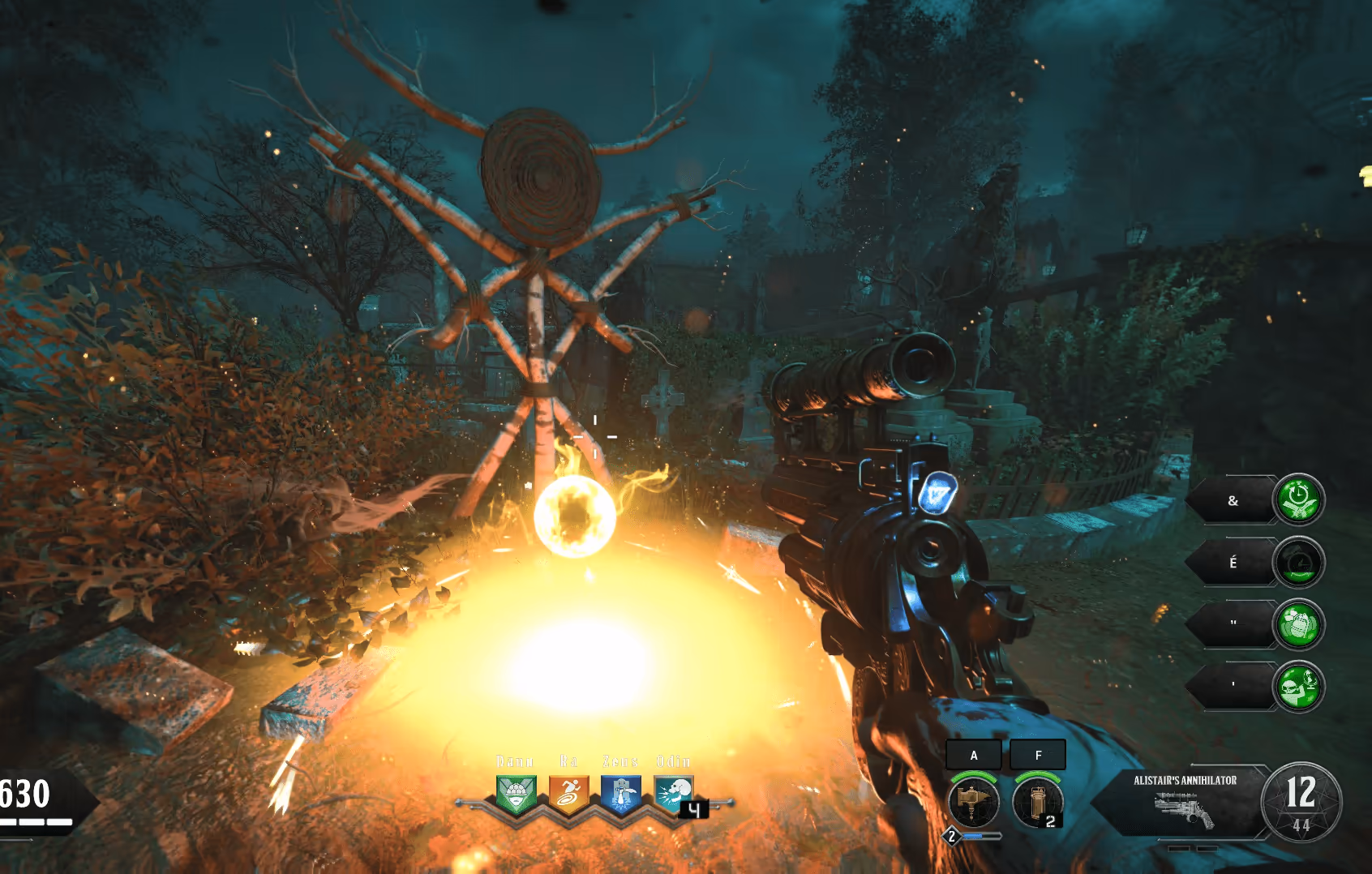
Task: Activate the skull and globe elixir
Action: tap(1298, 687)
